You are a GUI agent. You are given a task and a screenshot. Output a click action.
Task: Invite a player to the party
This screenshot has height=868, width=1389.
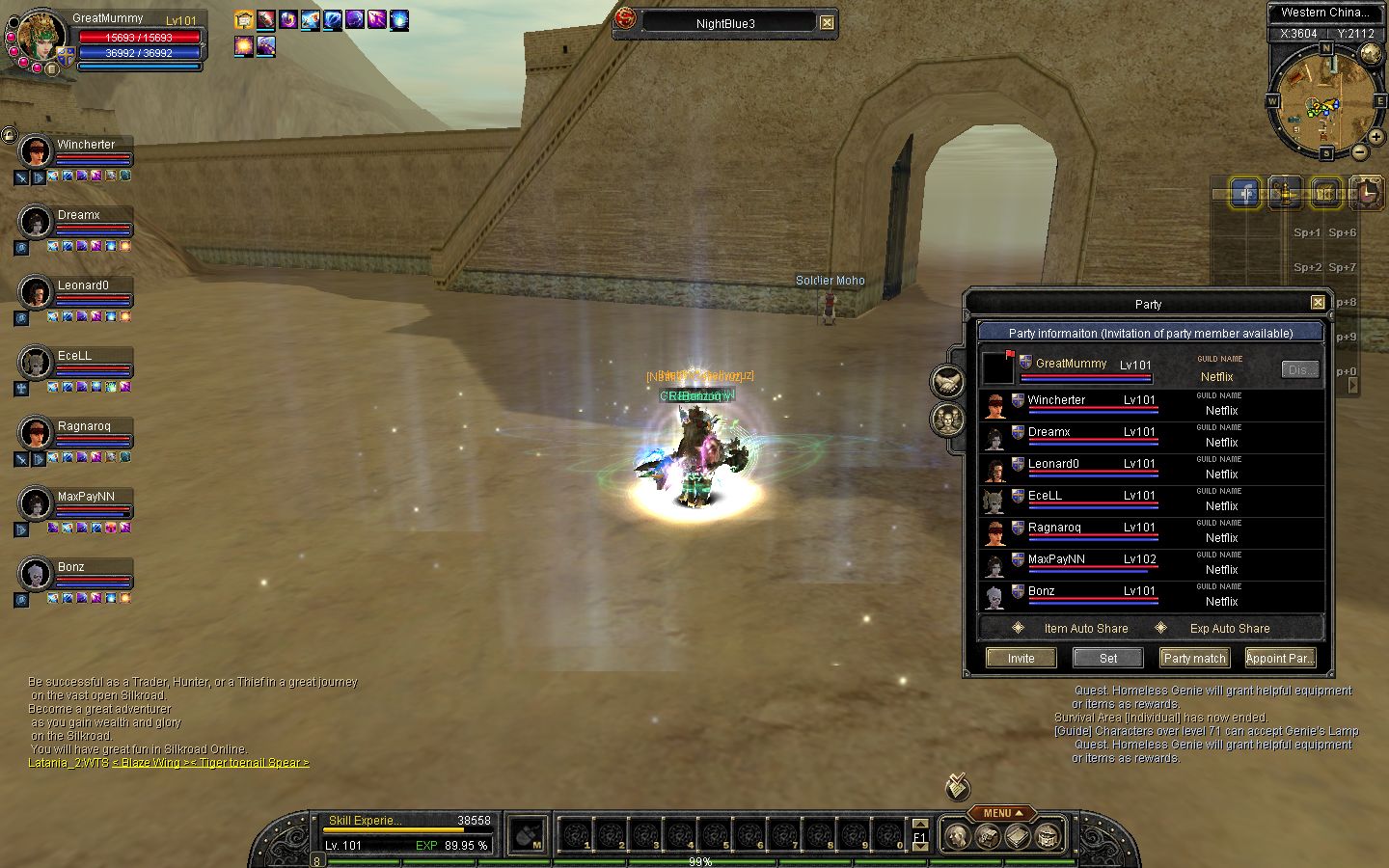[x=1021, y=658]
